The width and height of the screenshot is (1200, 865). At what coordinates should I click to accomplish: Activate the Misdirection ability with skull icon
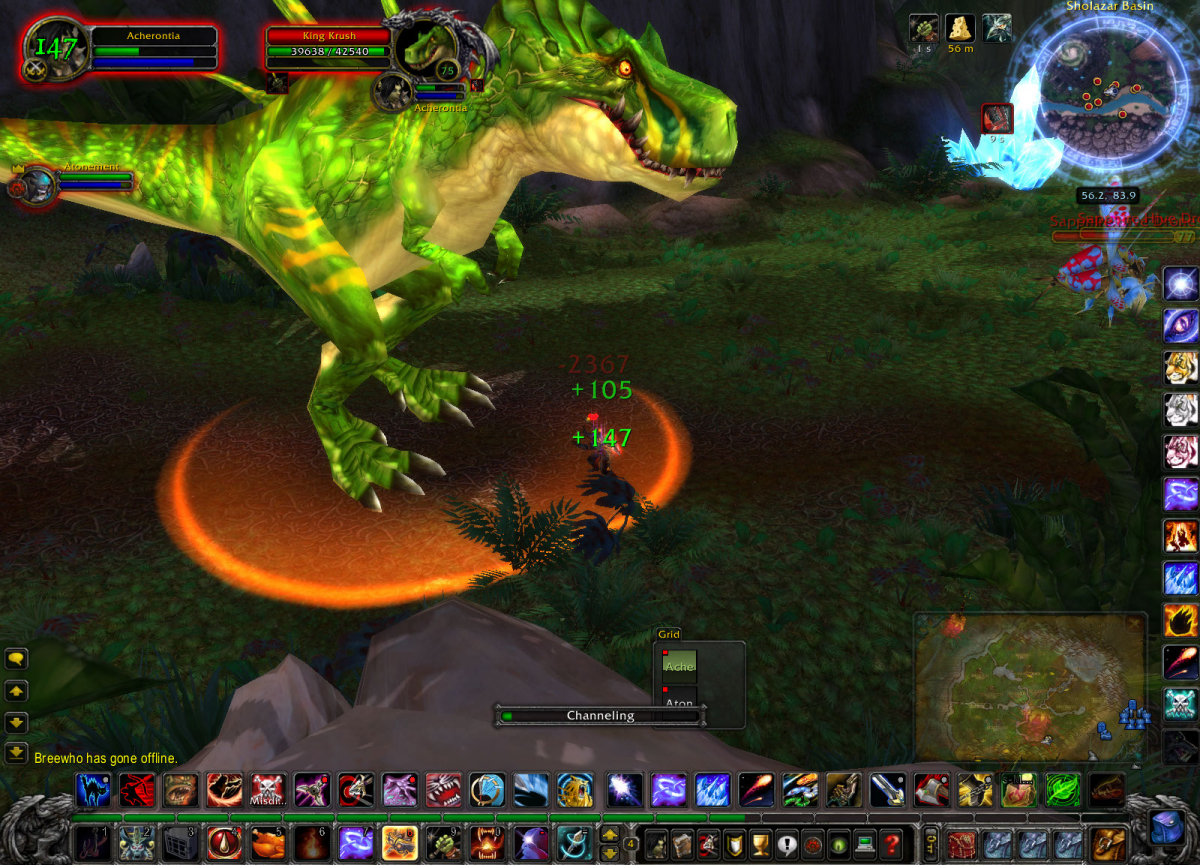pyautogui.click(x=269, y=790)
